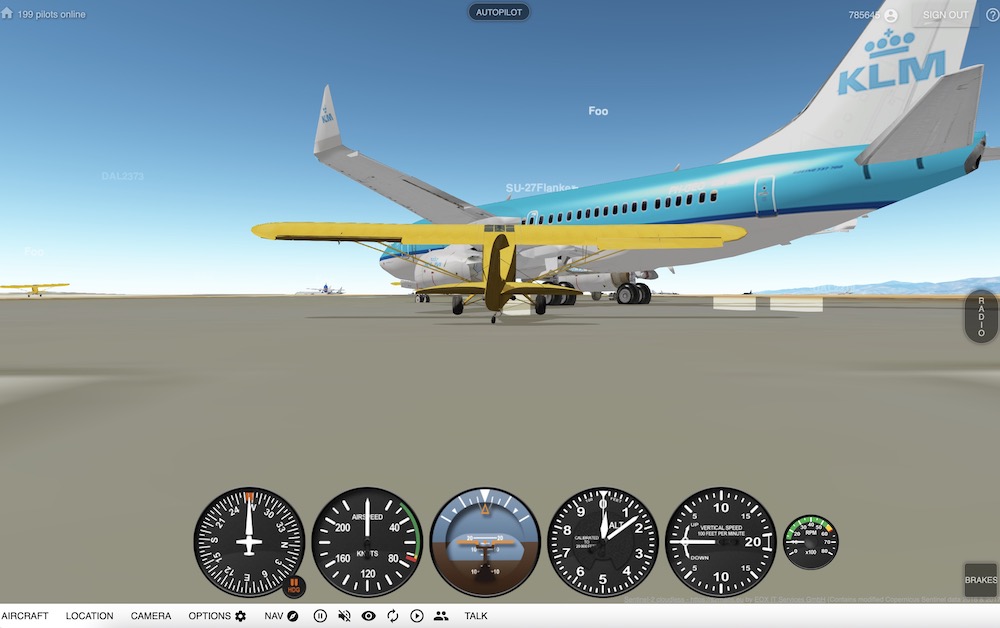Click the home icon
The width and height of the screenshot is (1000, 628).
(x=7, y=14)
